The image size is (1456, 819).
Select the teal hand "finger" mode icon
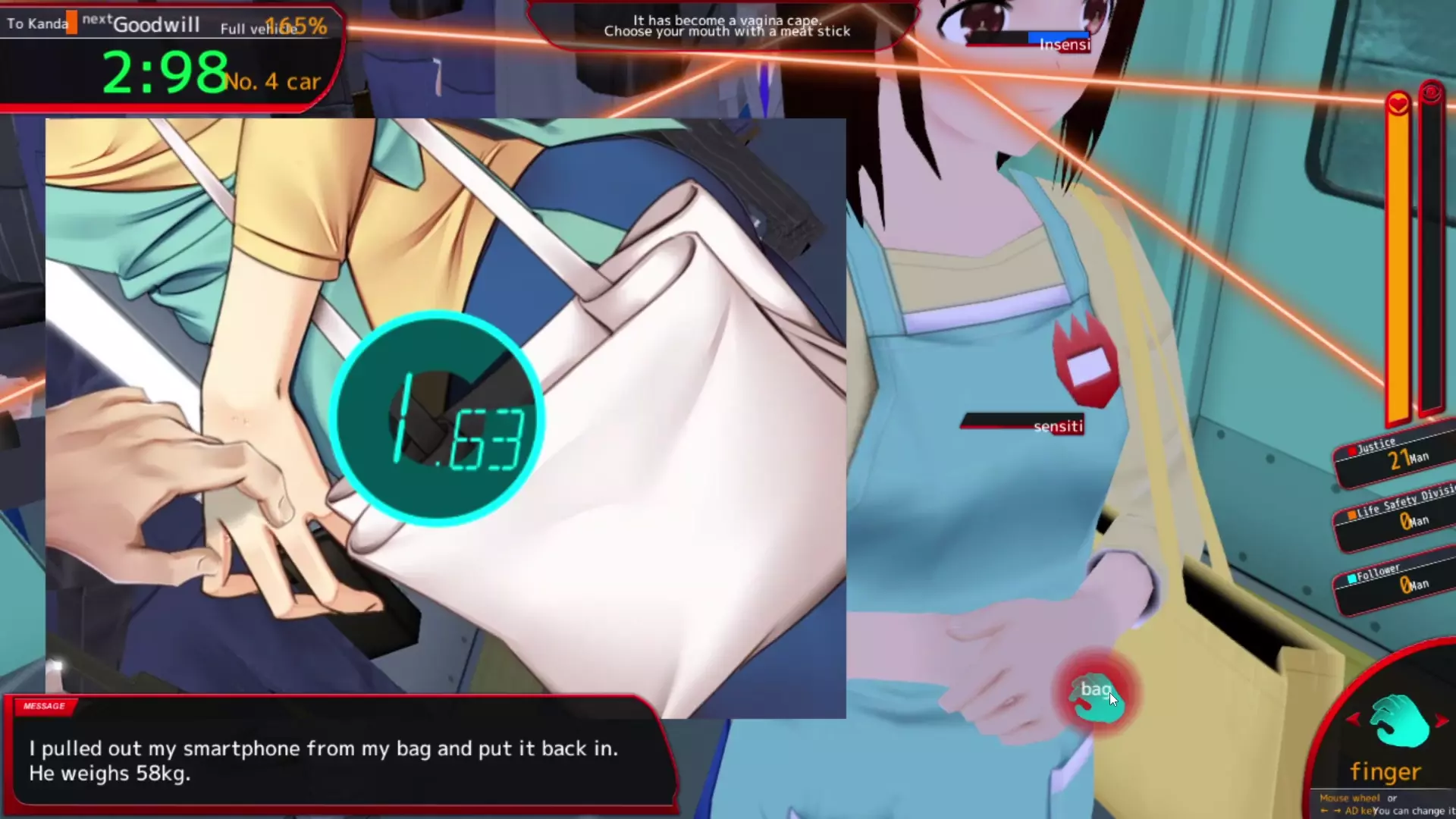click(x=1399, y=723)
